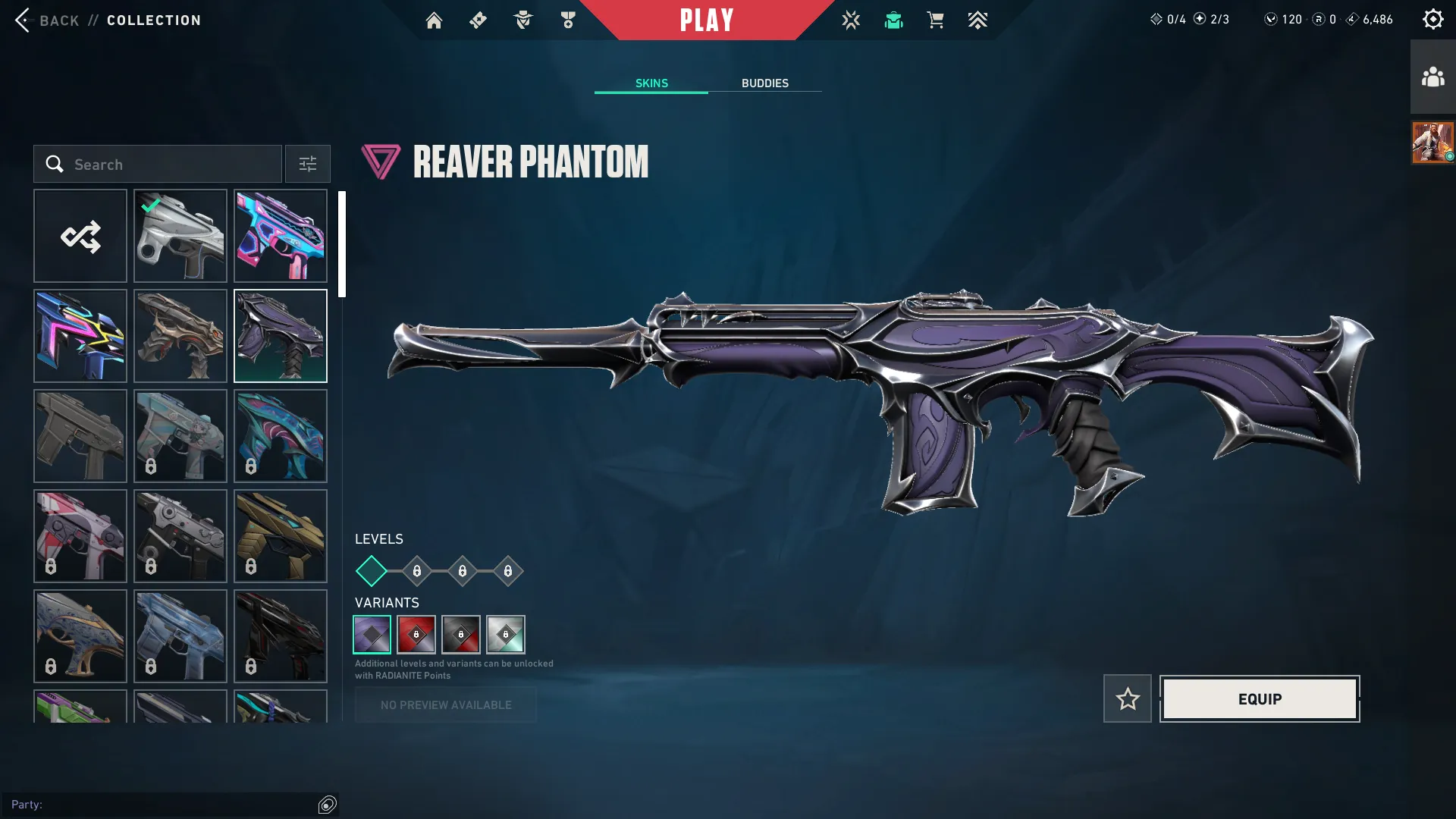Select the locked red variant swatch
The height and width of the screenshot is (819, 1456).
pos(416,635)
